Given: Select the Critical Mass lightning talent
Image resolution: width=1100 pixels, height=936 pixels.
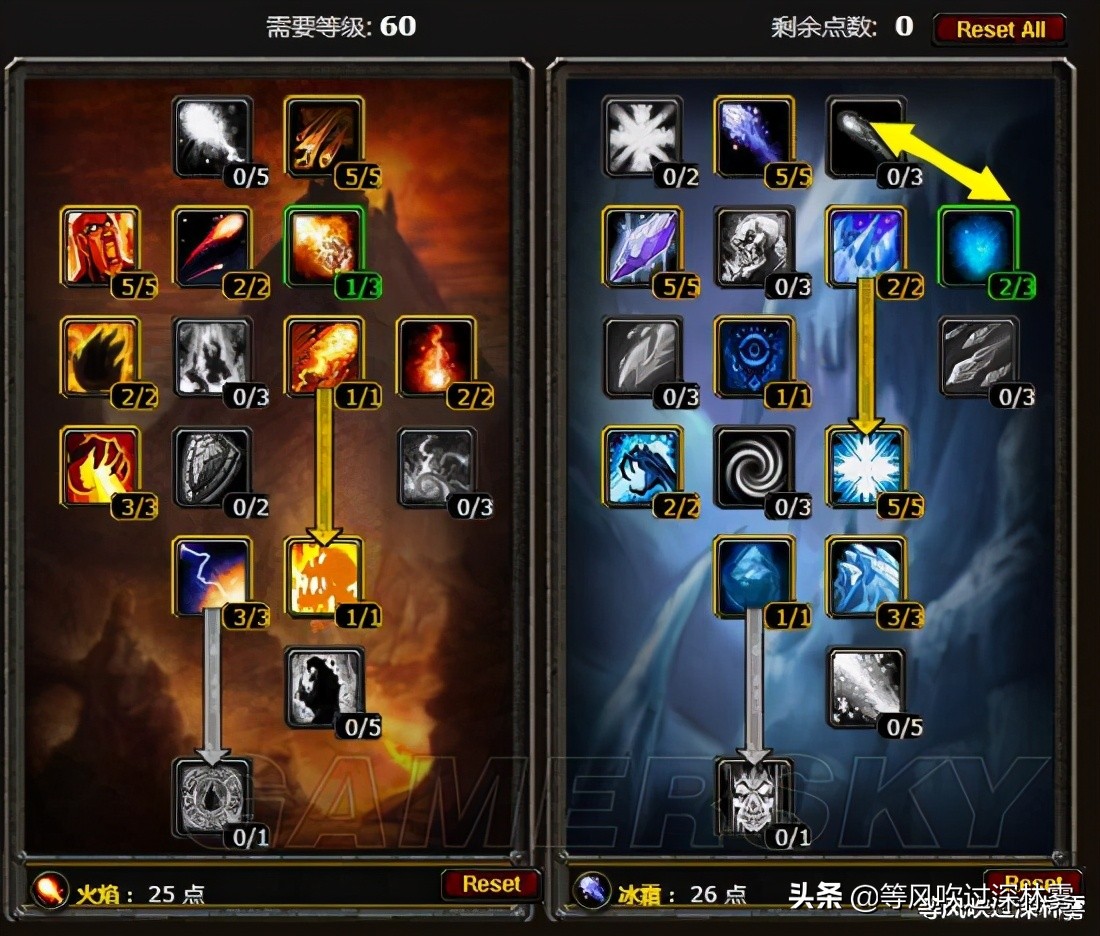Looking at the screenshot, I should [x=210, y=576].
